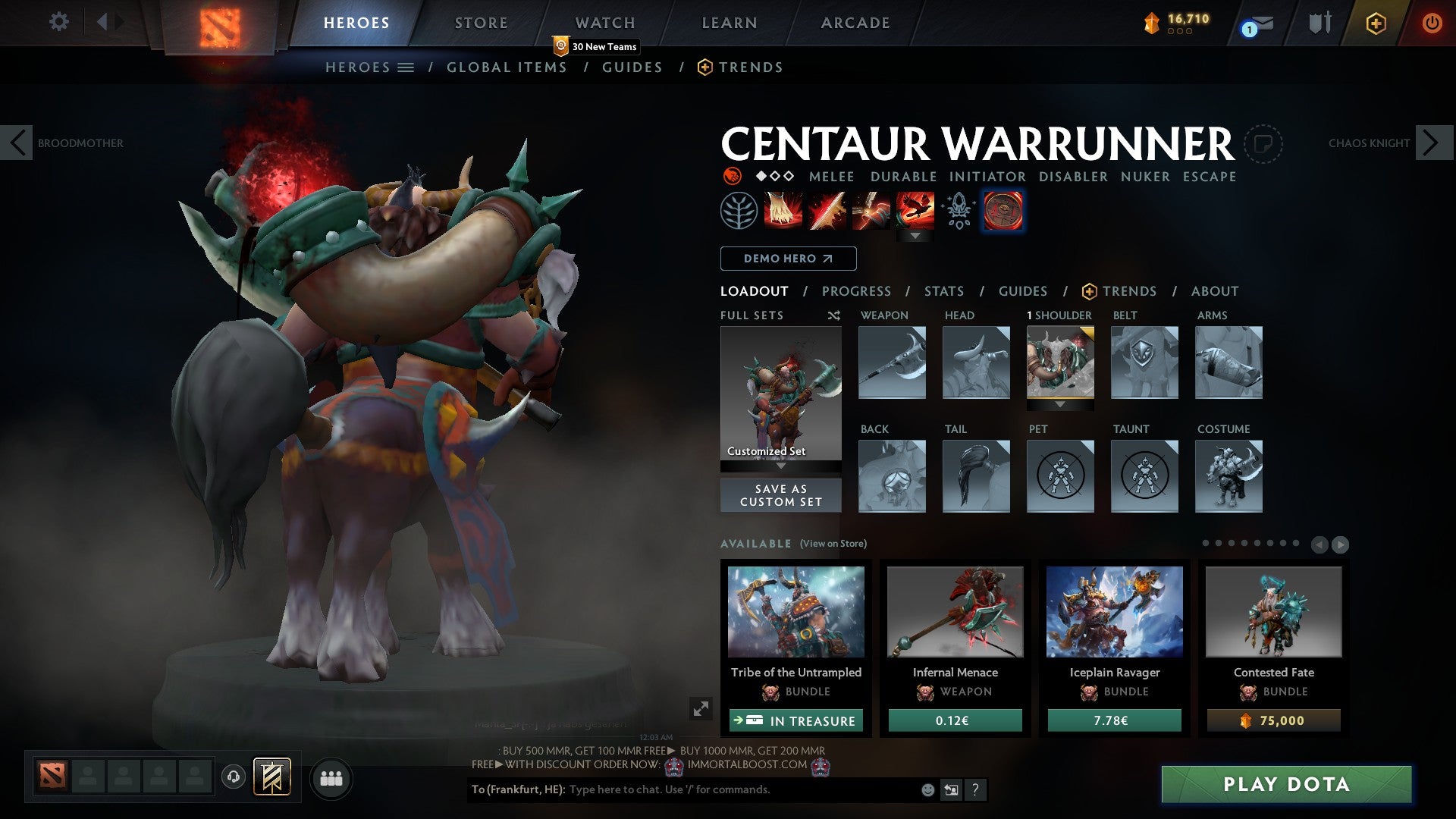This screenshot has height=819, width=1456.
Task: Open the party members icon bottom right
Action: click(x=331, y=778)
